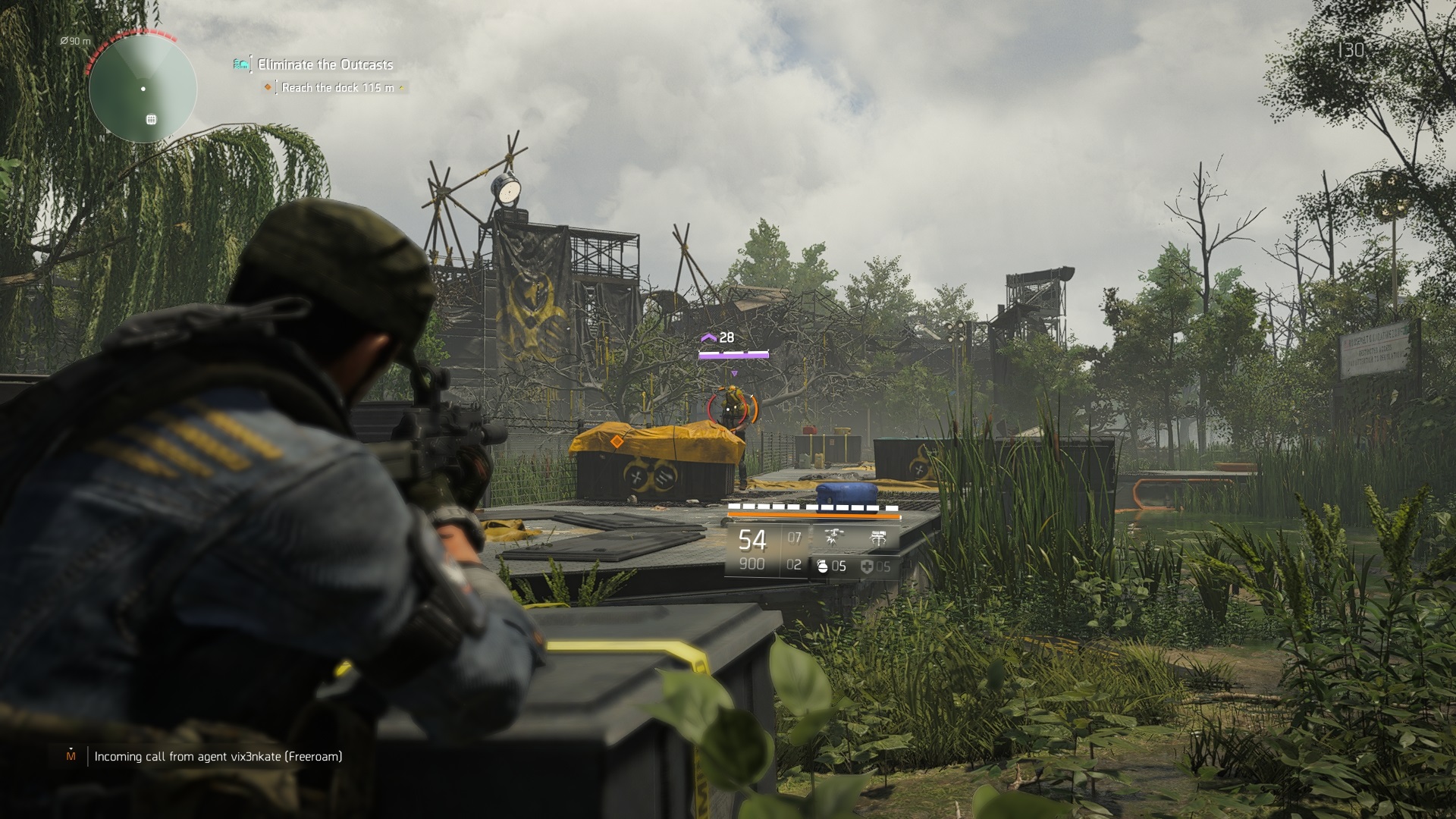
Task: Use the armor kit shield icon
Action: click(867, 566)
